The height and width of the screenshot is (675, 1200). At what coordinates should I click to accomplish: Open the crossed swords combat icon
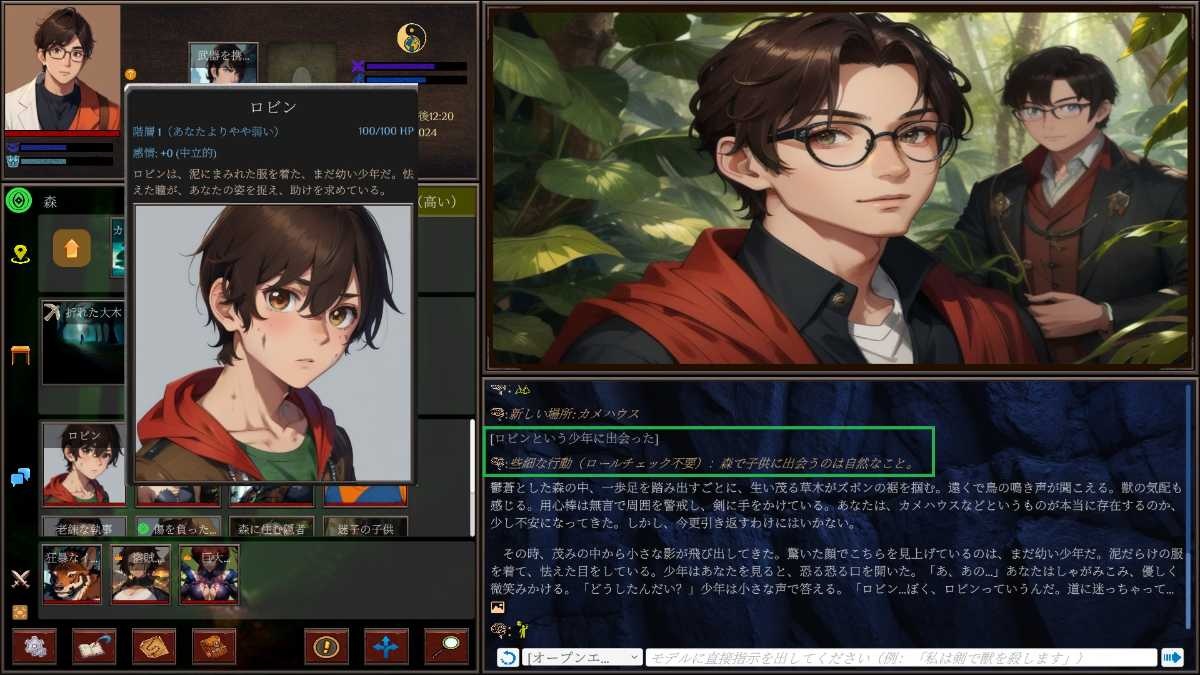click(20, 579)
